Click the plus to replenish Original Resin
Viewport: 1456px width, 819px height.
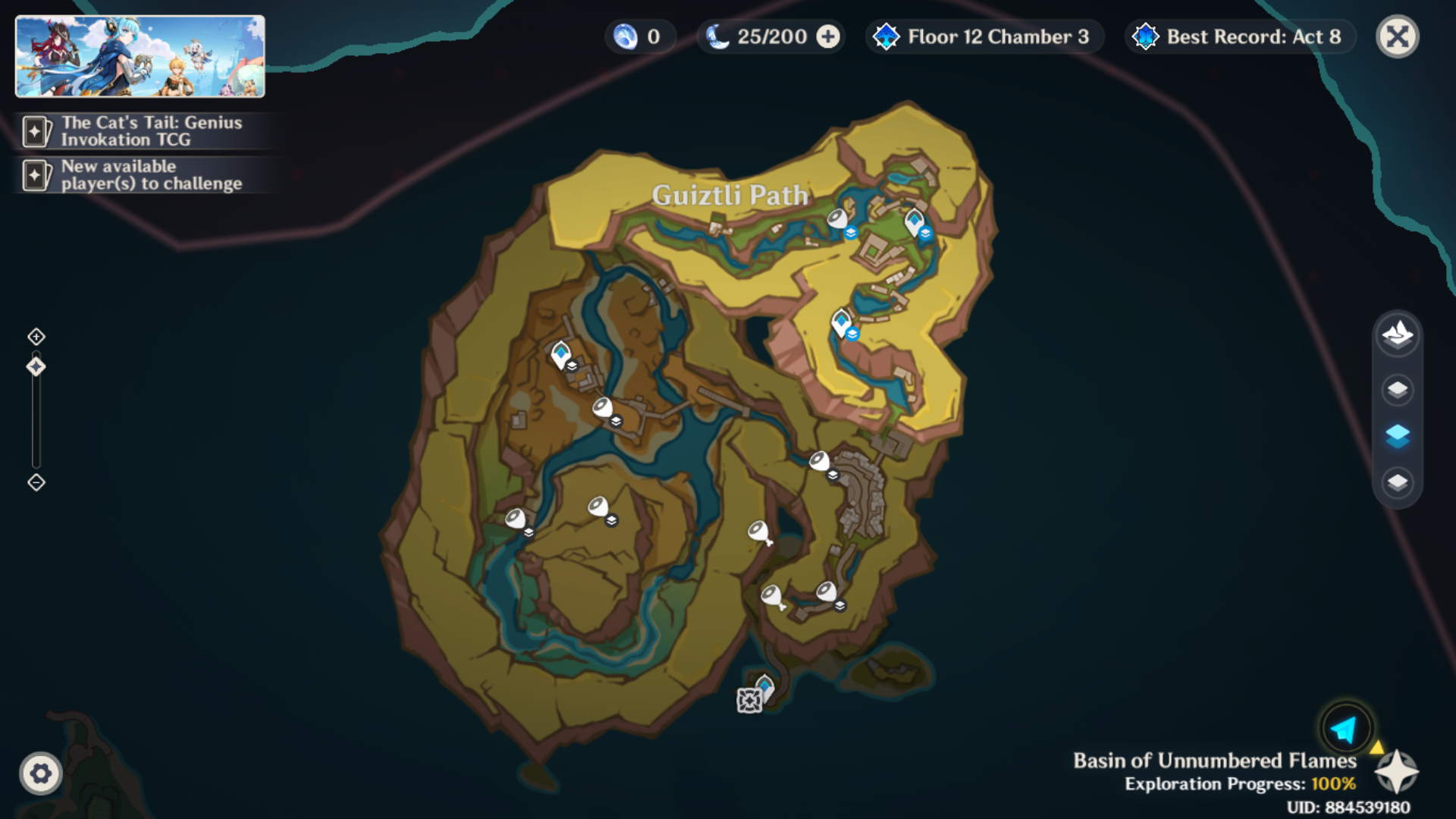827,36
